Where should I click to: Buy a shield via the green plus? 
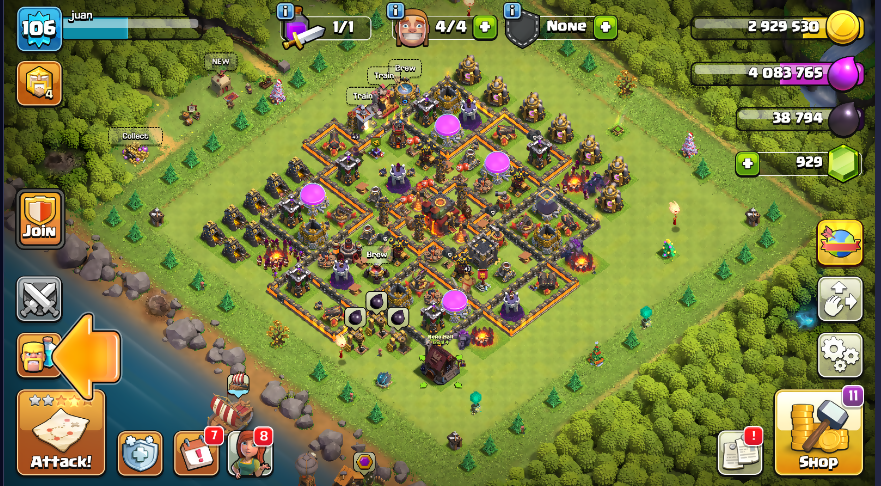[605, 27]
